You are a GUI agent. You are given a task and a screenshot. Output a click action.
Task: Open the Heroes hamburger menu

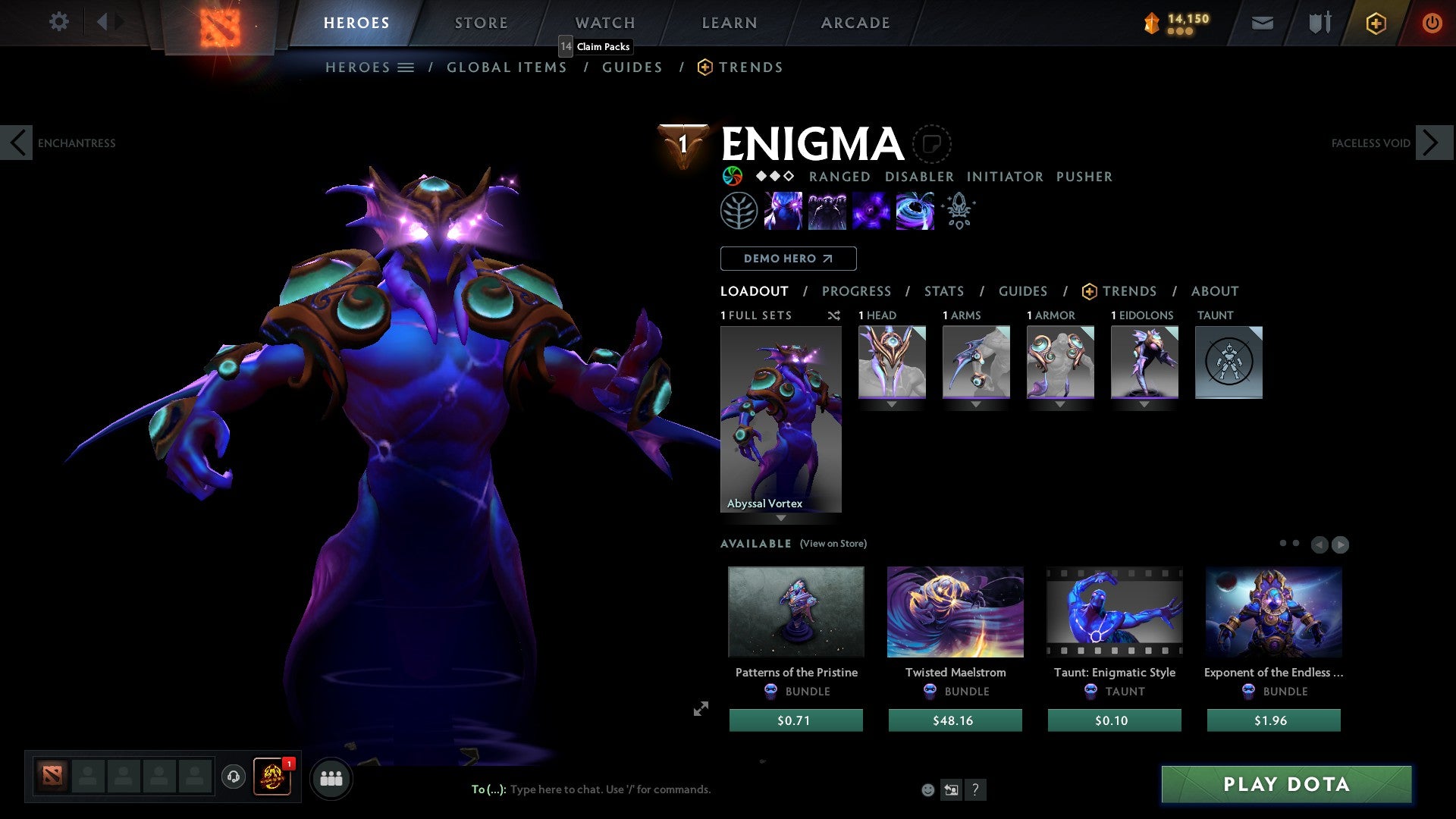coord(406,67)
